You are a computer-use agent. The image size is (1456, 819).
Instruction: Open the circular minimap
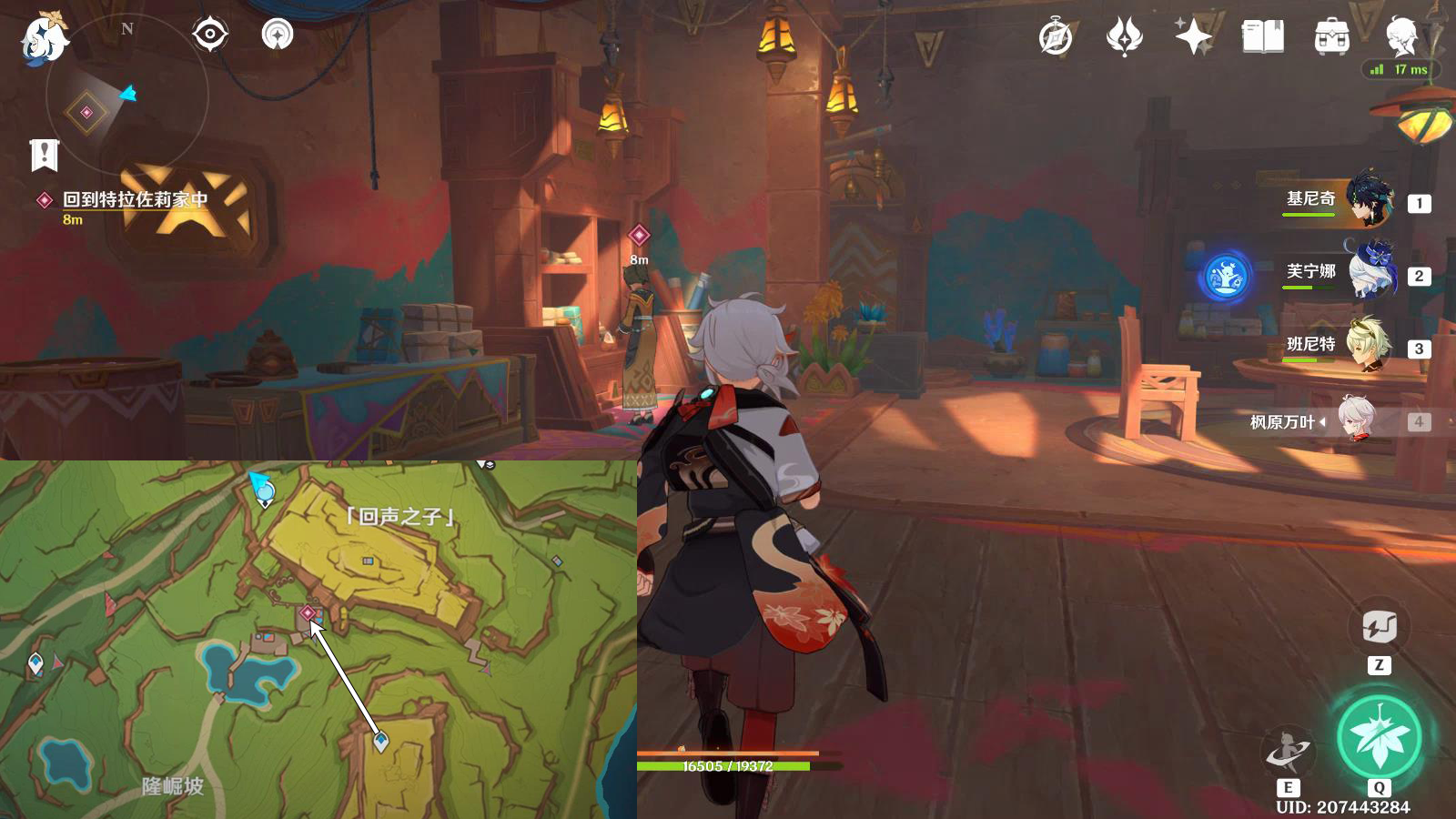pyautogui.click(x=127, y=96)
